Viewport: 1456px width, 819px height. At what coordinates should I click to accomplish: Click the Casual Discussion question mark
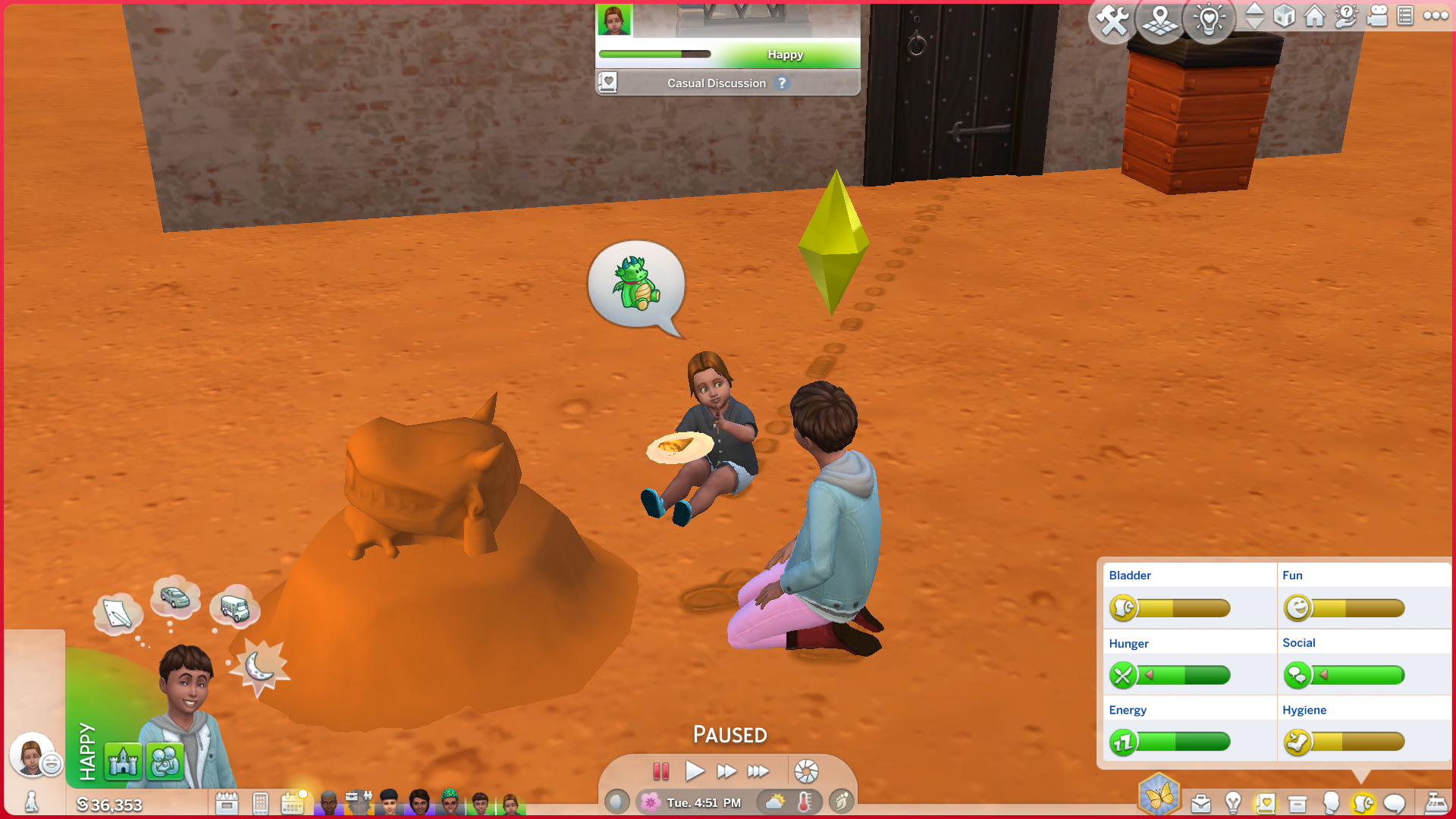(x=782, y=83)
